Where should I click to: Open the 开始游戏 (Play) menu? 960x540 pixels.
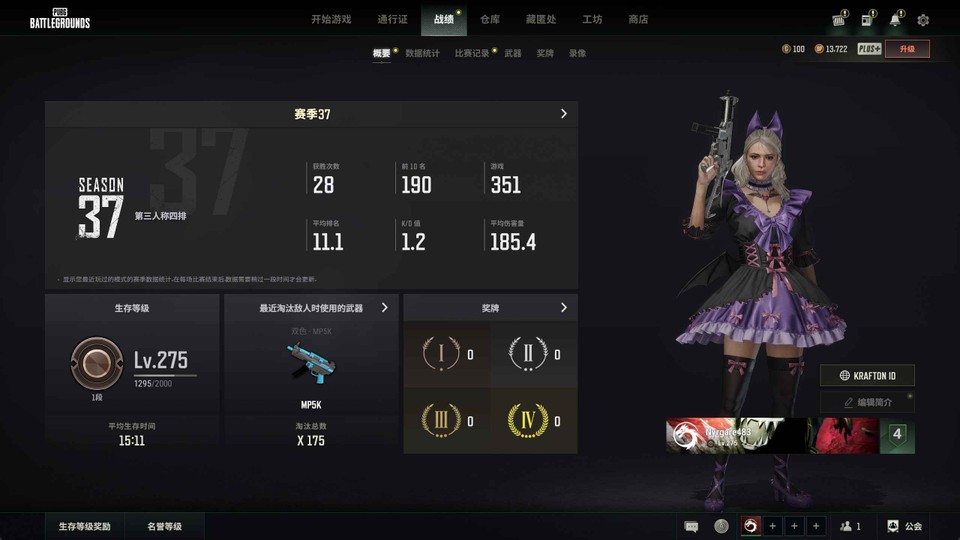pos(331,19)
